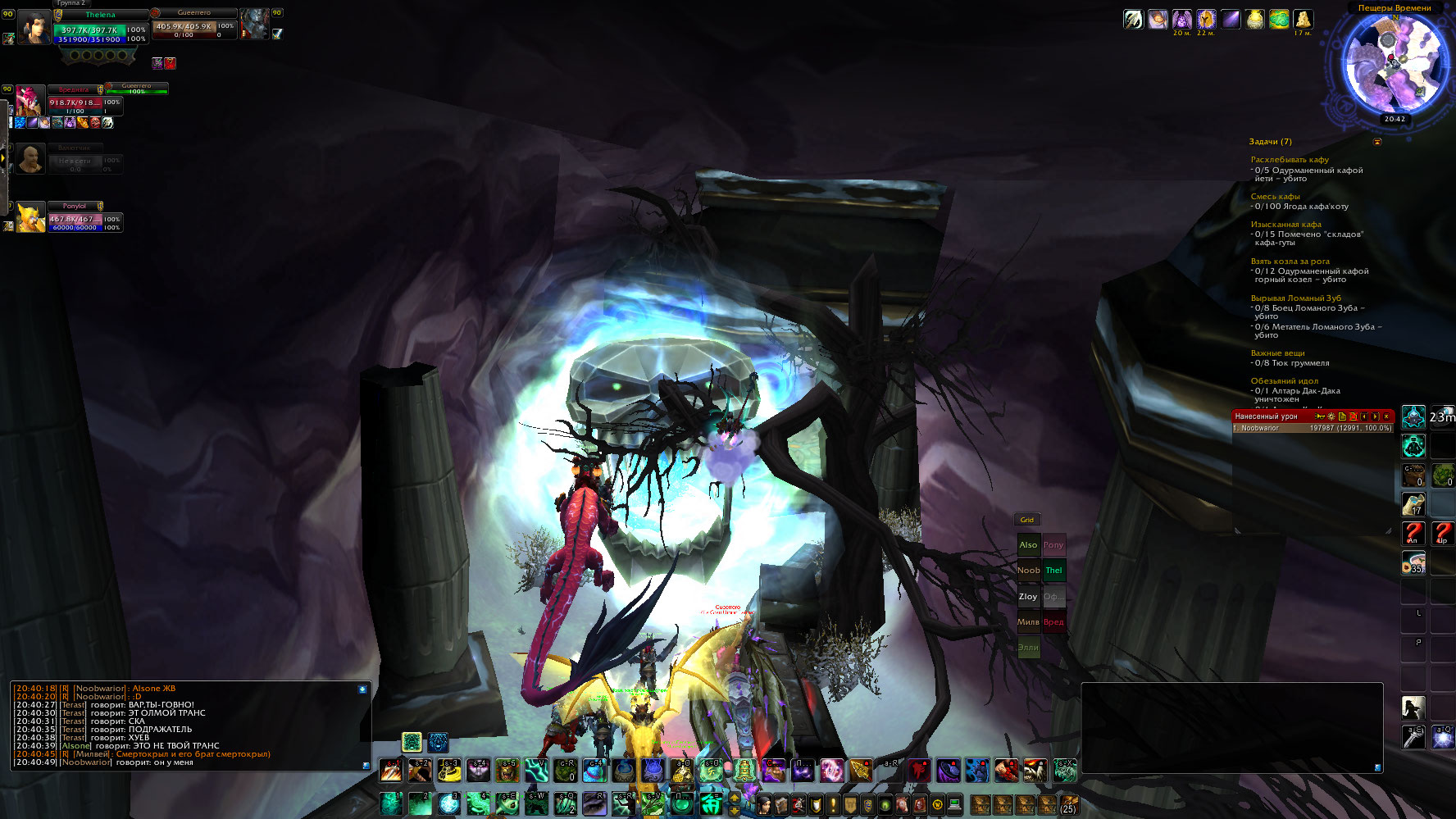Target party member Вредняга's portrait
The height and width of the screenshot is (819, 1456).
(x=30, y=102)
